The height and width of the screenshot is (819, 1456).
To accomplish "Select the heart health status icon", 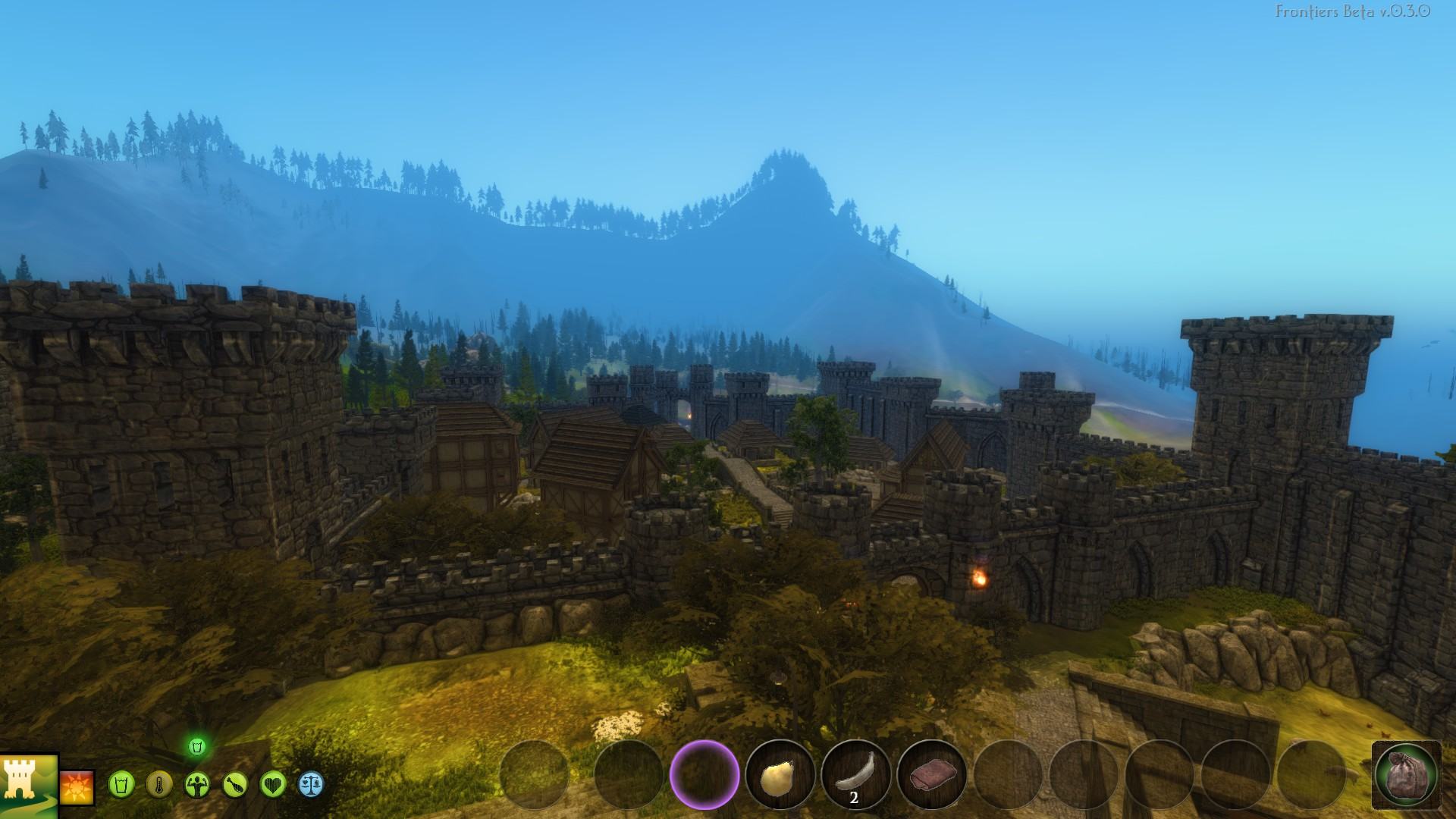I will click(x=273, y=784).
